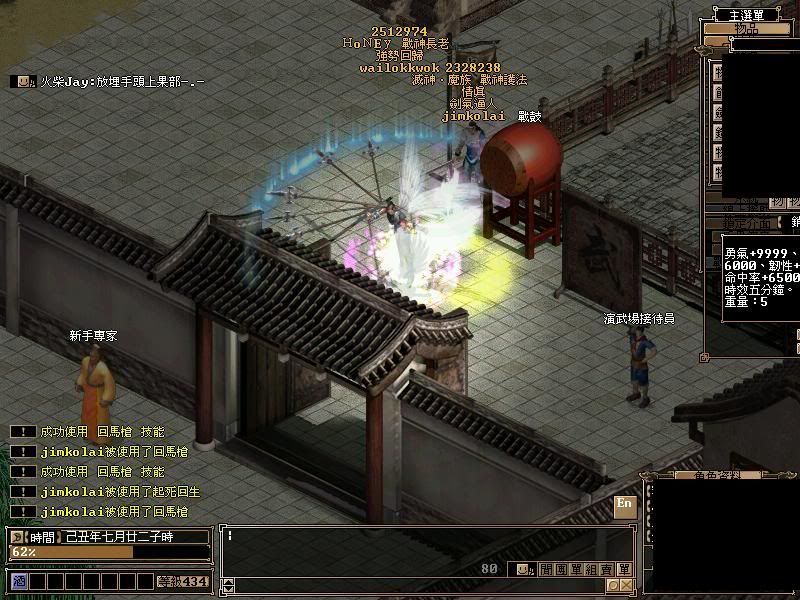Activate the 酒 wine hotbar slot

18,581
